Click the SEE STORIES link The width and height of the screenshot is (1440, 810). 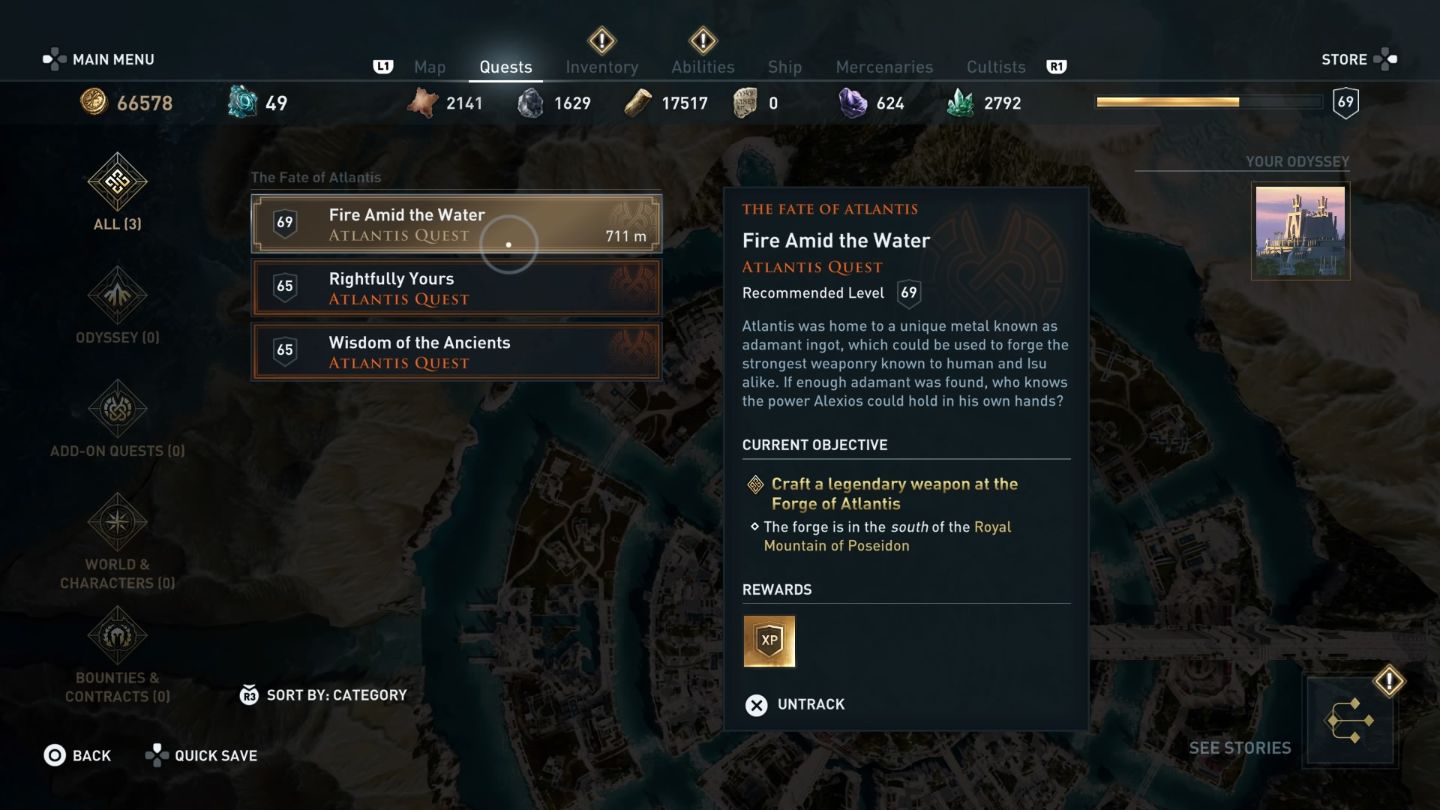(1239, 747)
